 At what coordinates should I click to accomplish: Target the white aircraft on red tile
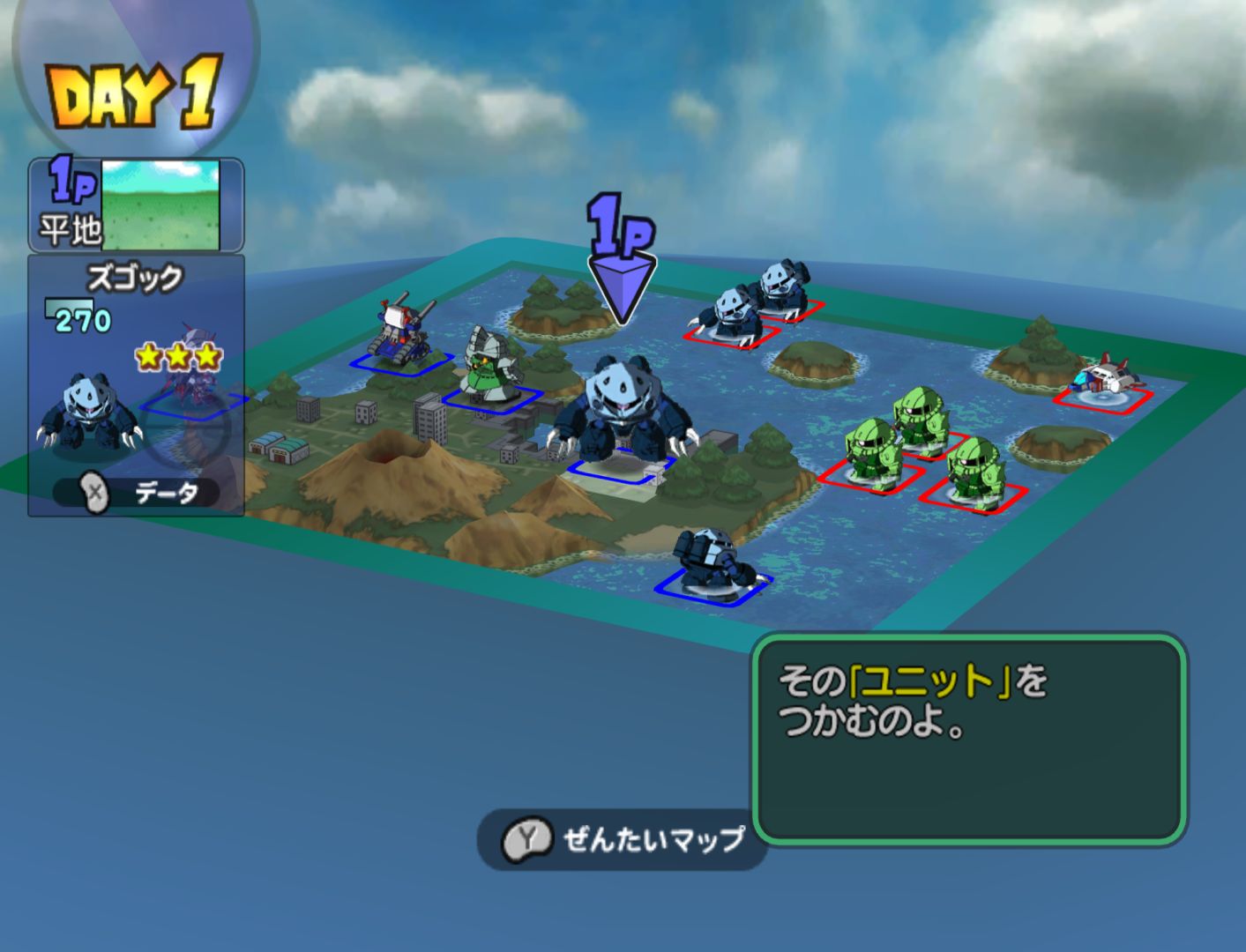click(x=1104, y=379)
